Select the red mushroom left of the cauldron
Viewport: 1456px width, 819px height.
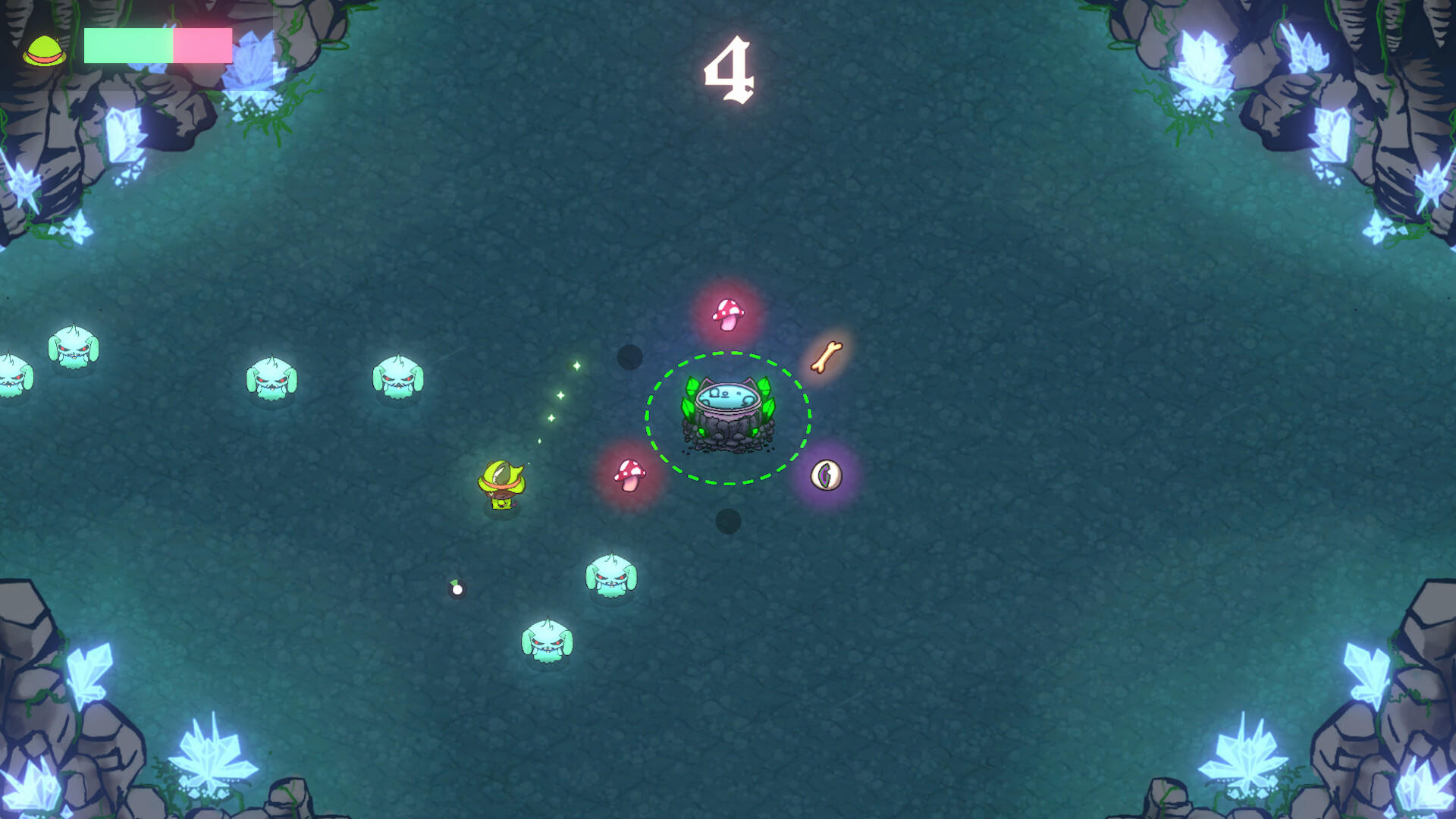point(628,475)
